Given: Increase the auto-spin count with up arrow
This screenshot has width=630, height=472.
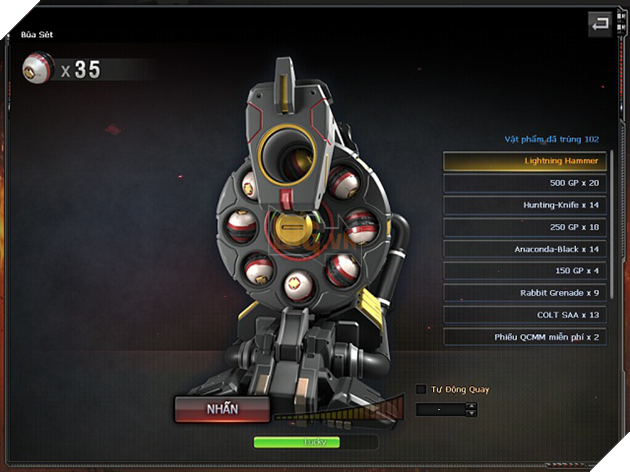Looking at the screenshot, I should [472, 405].
